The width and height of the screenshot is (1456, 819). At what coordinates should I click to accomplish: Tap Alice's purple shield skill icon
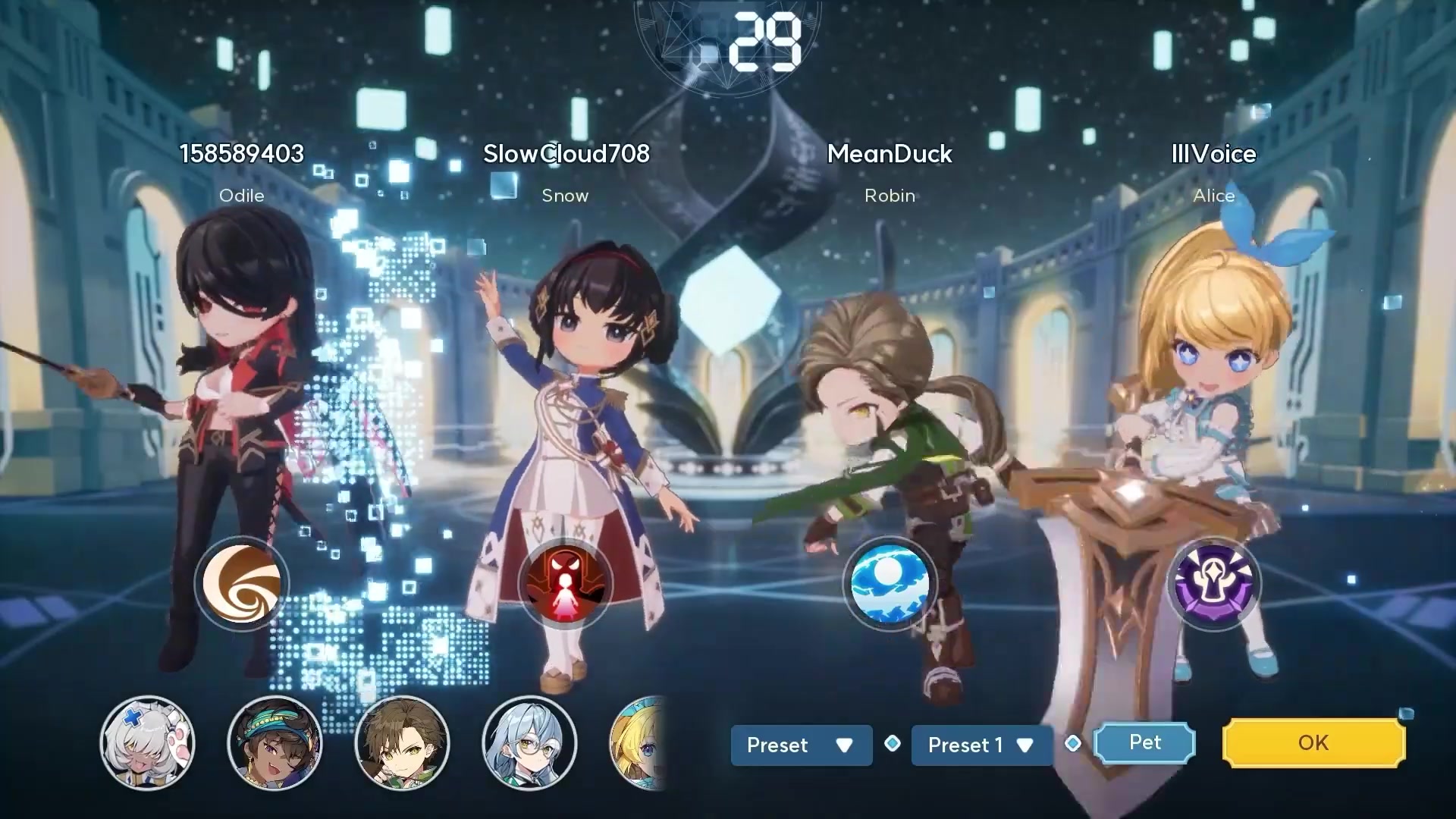[x=1213, y=584]
